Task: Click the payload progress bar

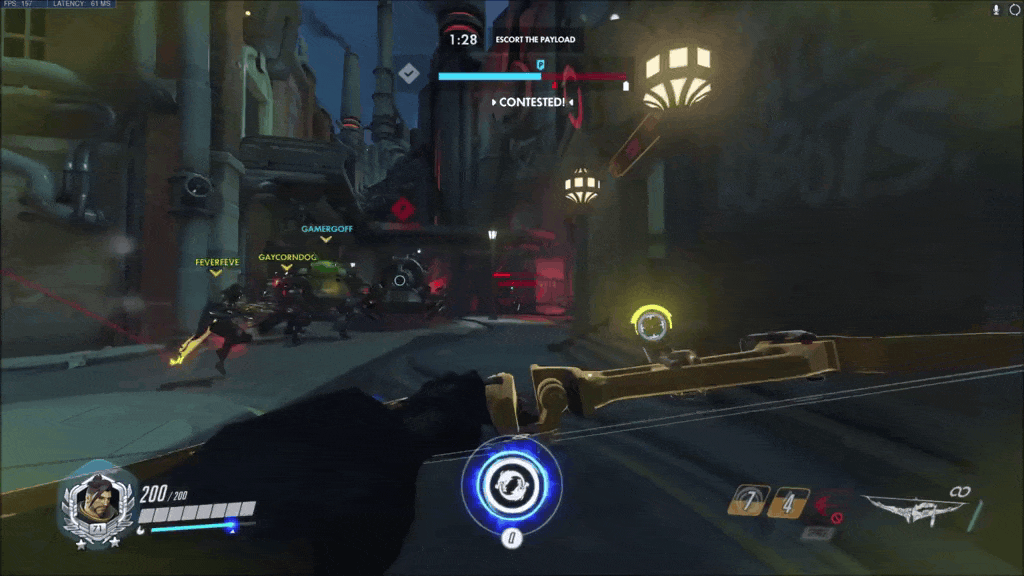Action: coord(532,76)
